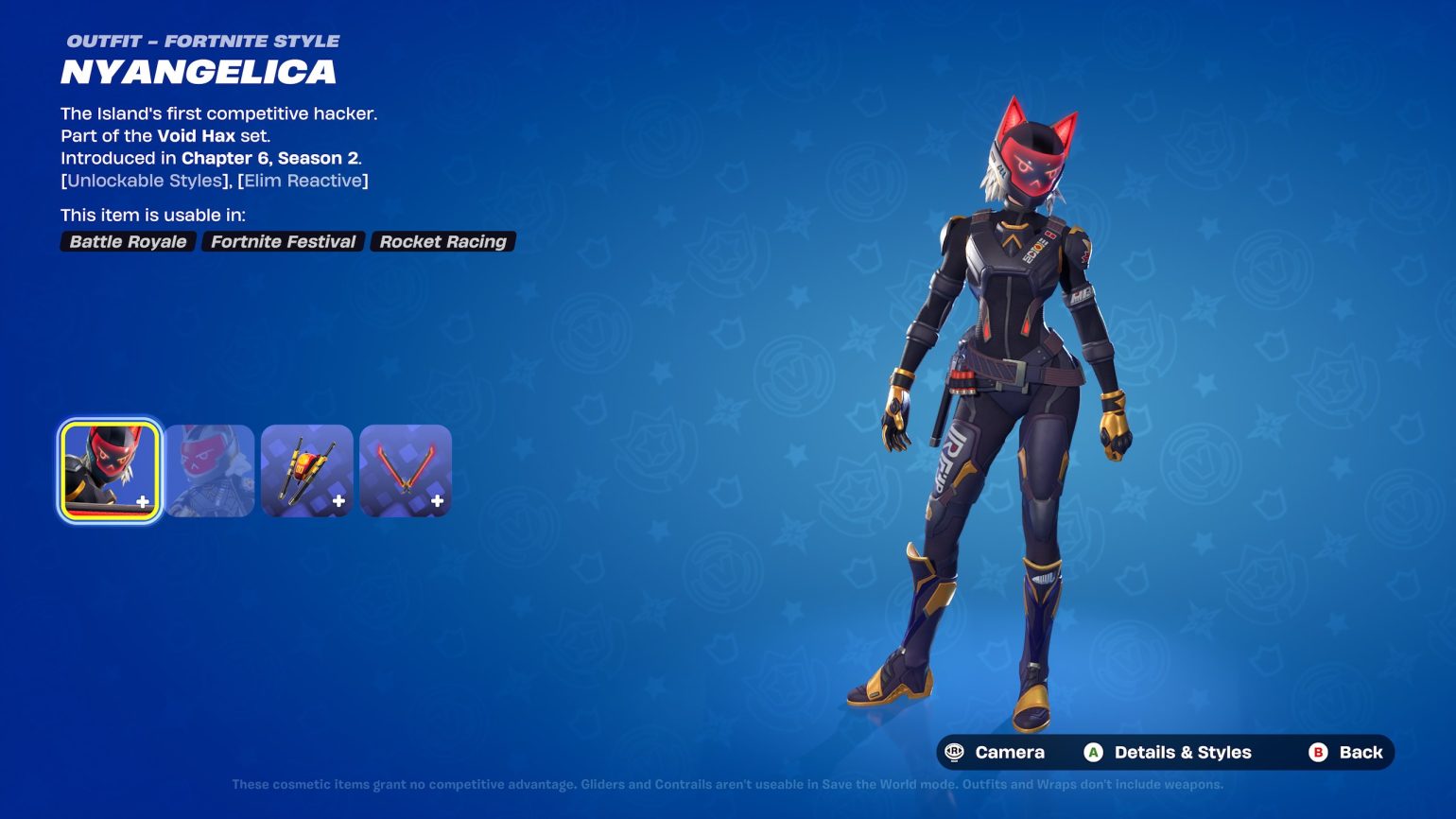This screenshot has width=1456, height=819.
Task: Select the red and gold back bling thumbnail
Action: click(307, 471)
